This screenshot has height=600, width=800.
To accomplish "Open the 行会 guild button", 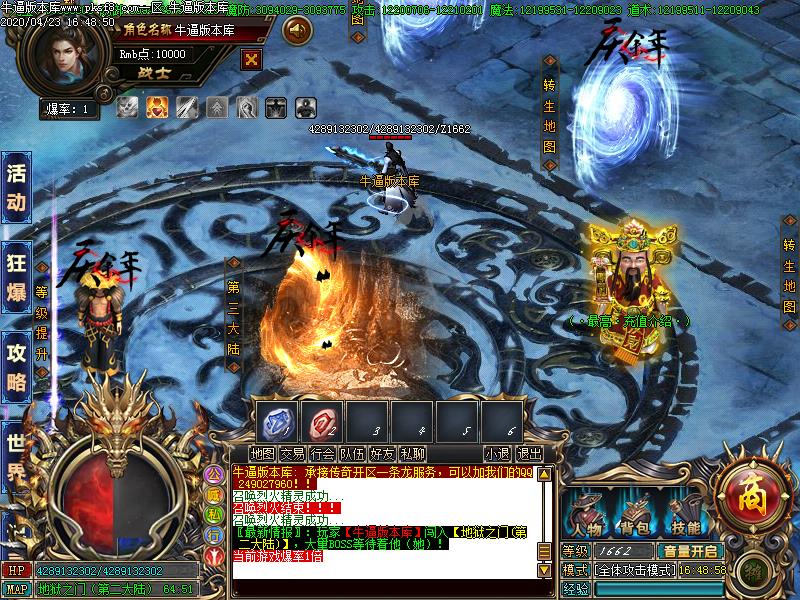I will click(x=322, y=454).
